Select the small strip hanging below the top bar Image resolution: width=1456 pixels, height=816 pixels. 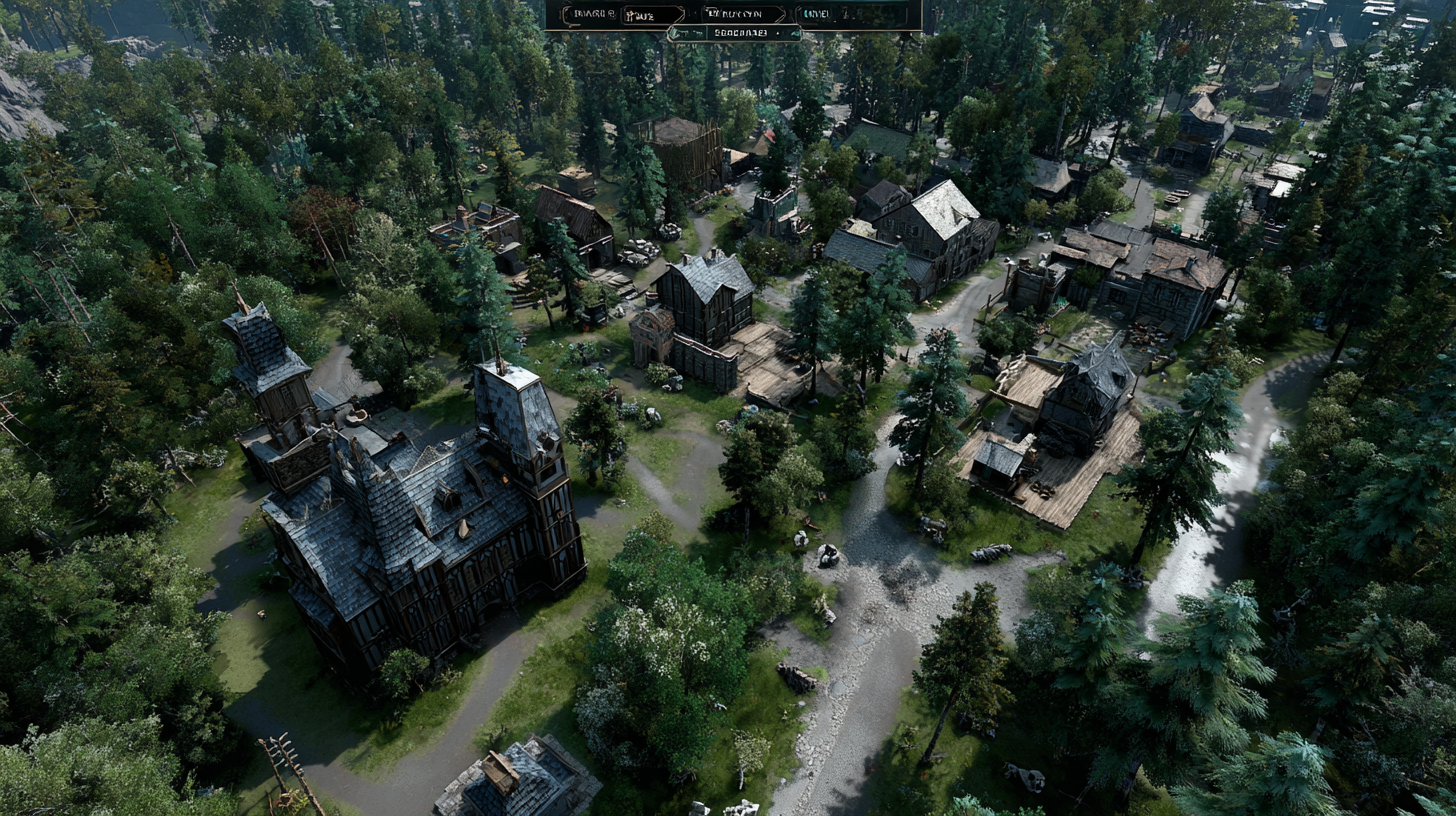click(734, 33)
